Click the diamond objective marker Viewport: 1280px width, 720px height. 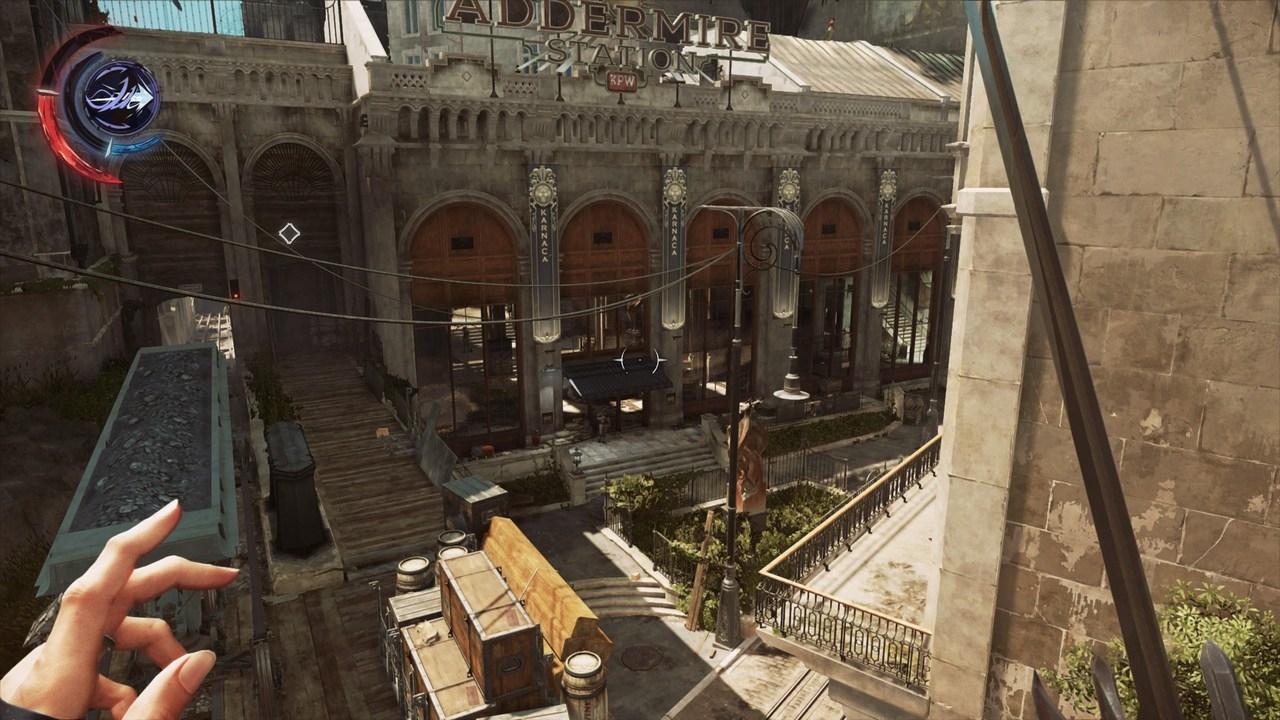coord(289,234)
